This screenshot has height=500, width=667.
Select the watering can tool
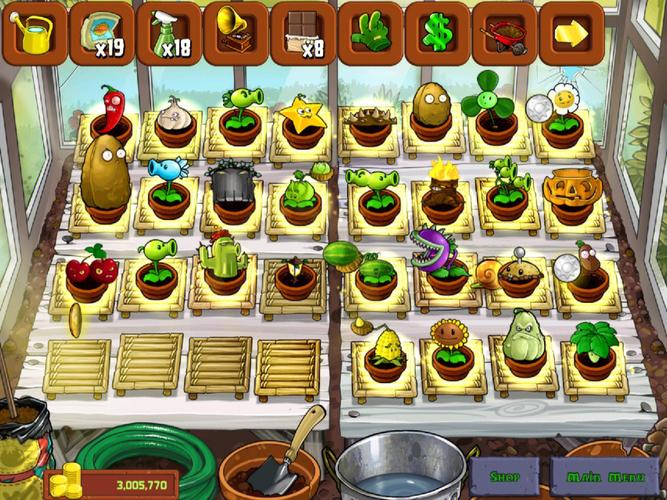[x=38, y=33]
